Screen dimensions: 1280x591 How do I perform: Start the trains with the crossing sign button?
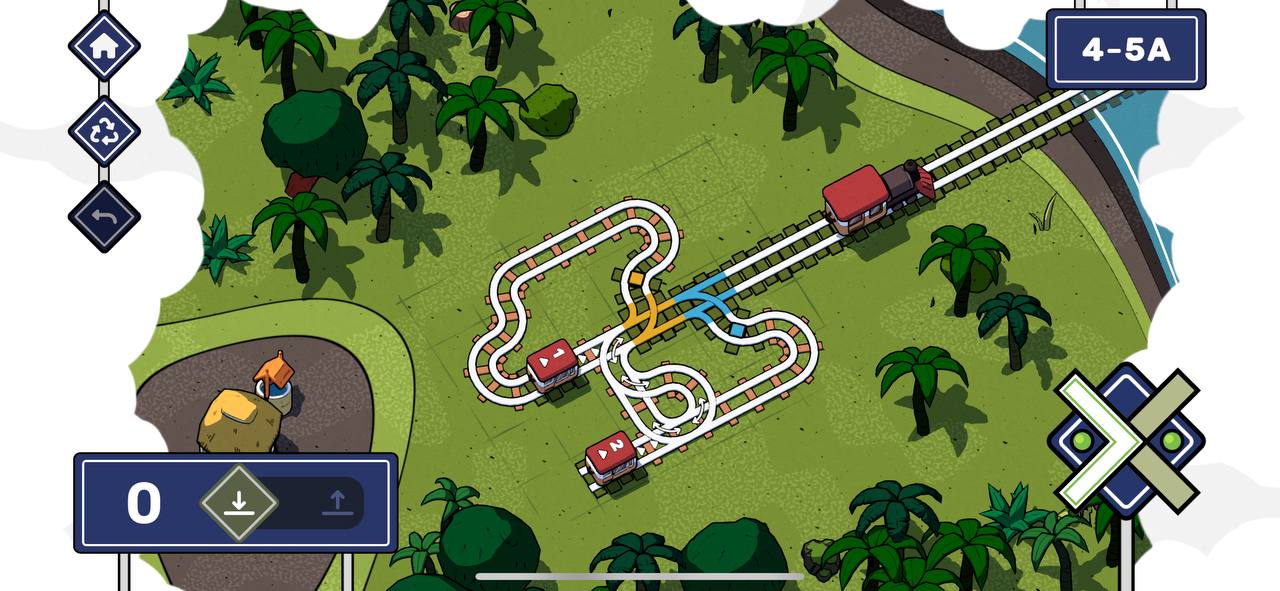1126,439
